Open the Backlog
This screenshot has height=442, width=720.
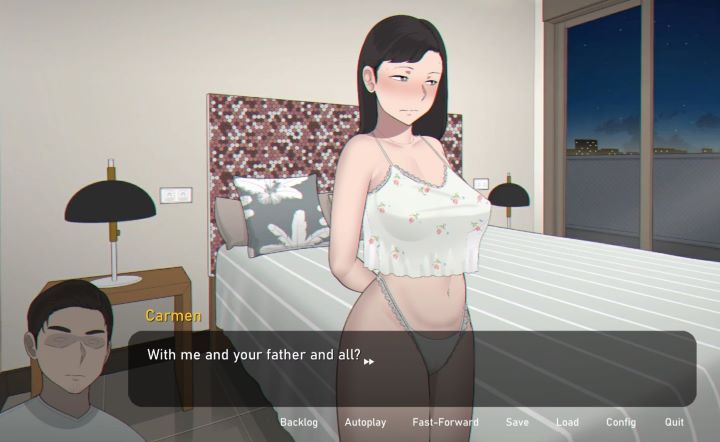pyautogui.click(x=298, y=422)
